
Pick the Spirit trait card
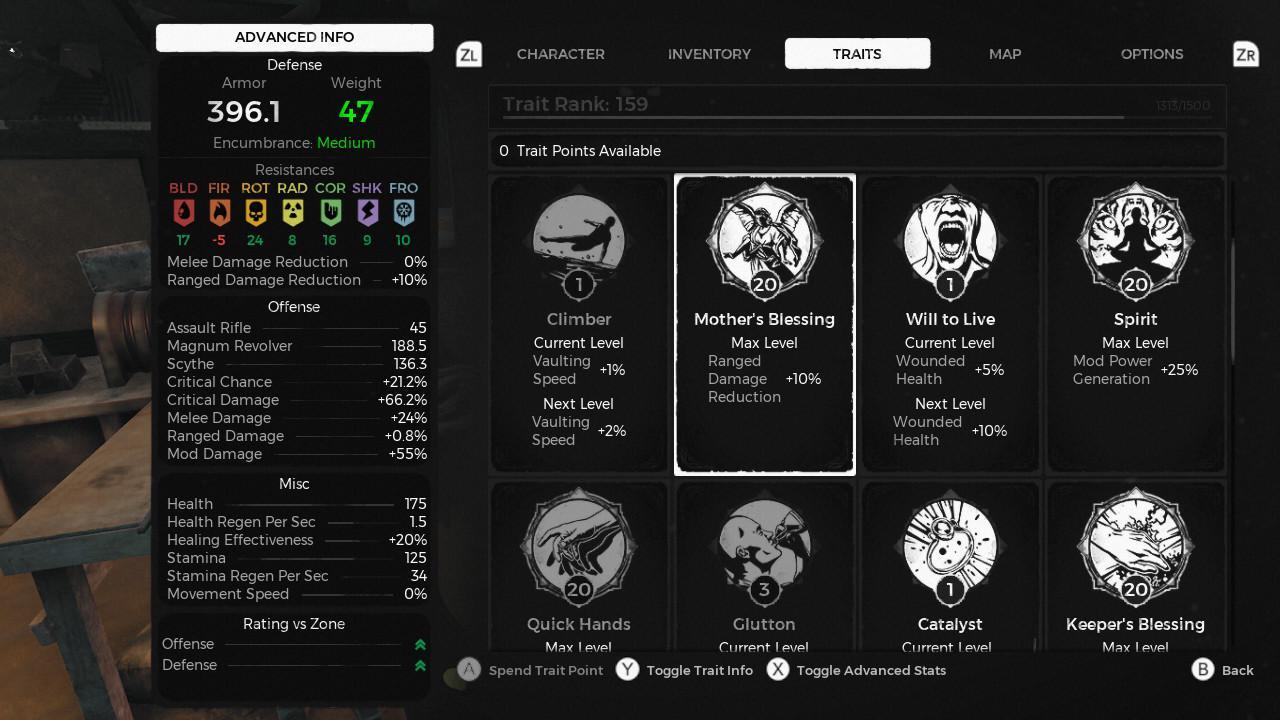click(x=1135, y=324)
